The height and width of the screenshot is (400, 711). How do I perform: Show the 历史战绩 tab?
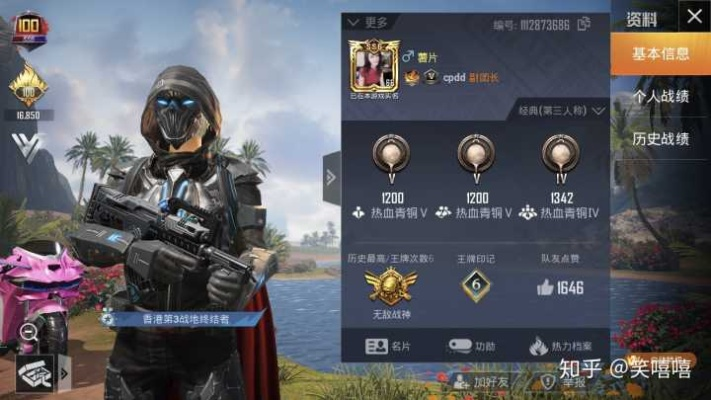[661, 139]
